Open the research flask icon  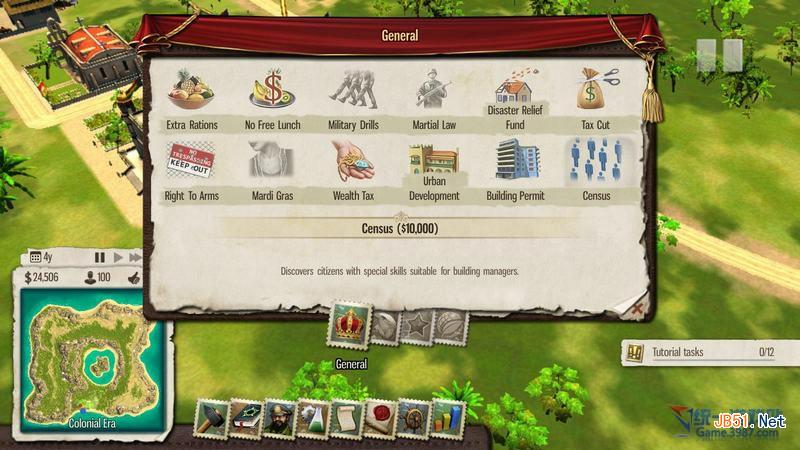click(x=312, y=419)
